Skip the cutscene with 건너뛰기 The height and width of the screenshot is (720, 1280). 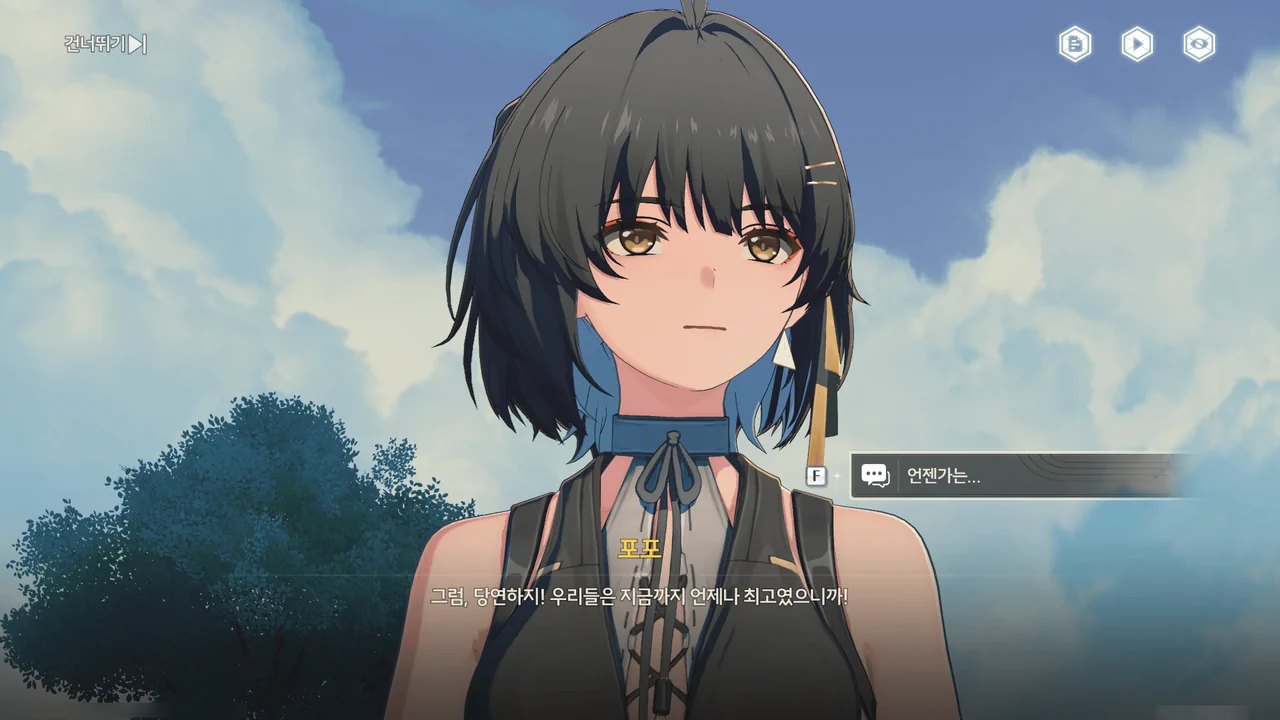pyautogui.click(x=105, y=44)
